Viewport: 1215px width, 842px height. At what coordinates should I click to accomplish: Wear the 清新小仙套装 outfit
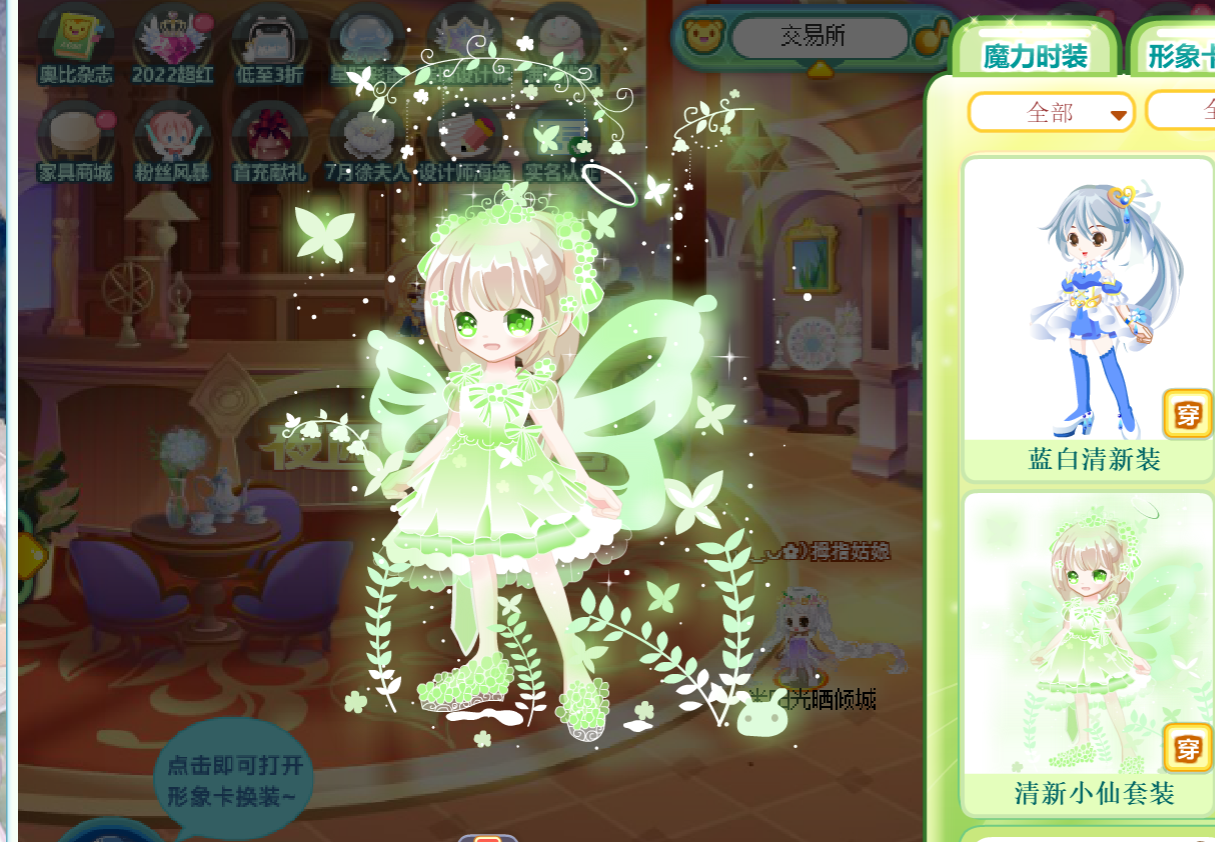[x=1187, y=748]
